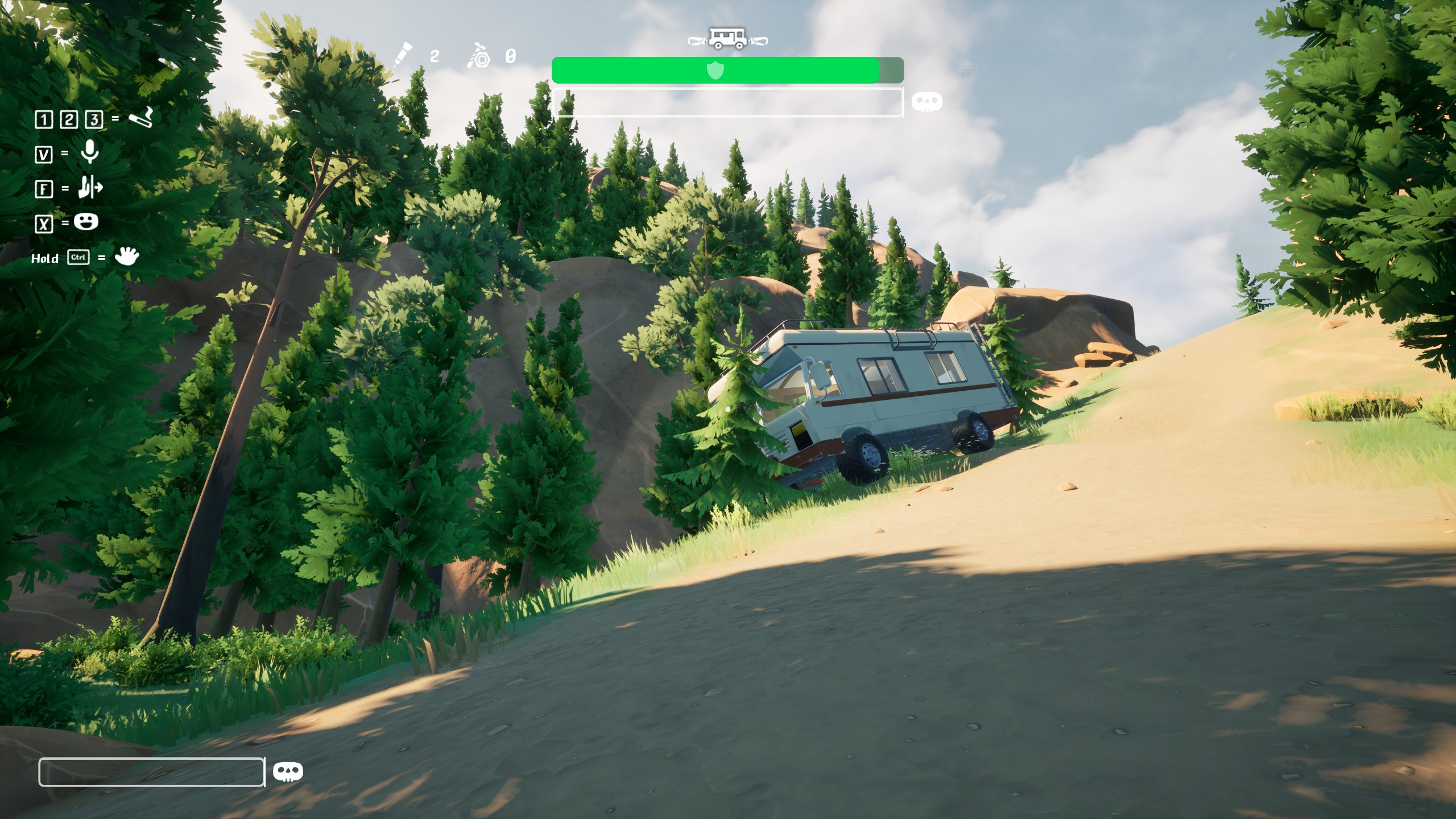Viewport: 1456px width, 819px height.
Task: Click the open hand grab icon
Action: pyautogui.click(x=126, y=257)
